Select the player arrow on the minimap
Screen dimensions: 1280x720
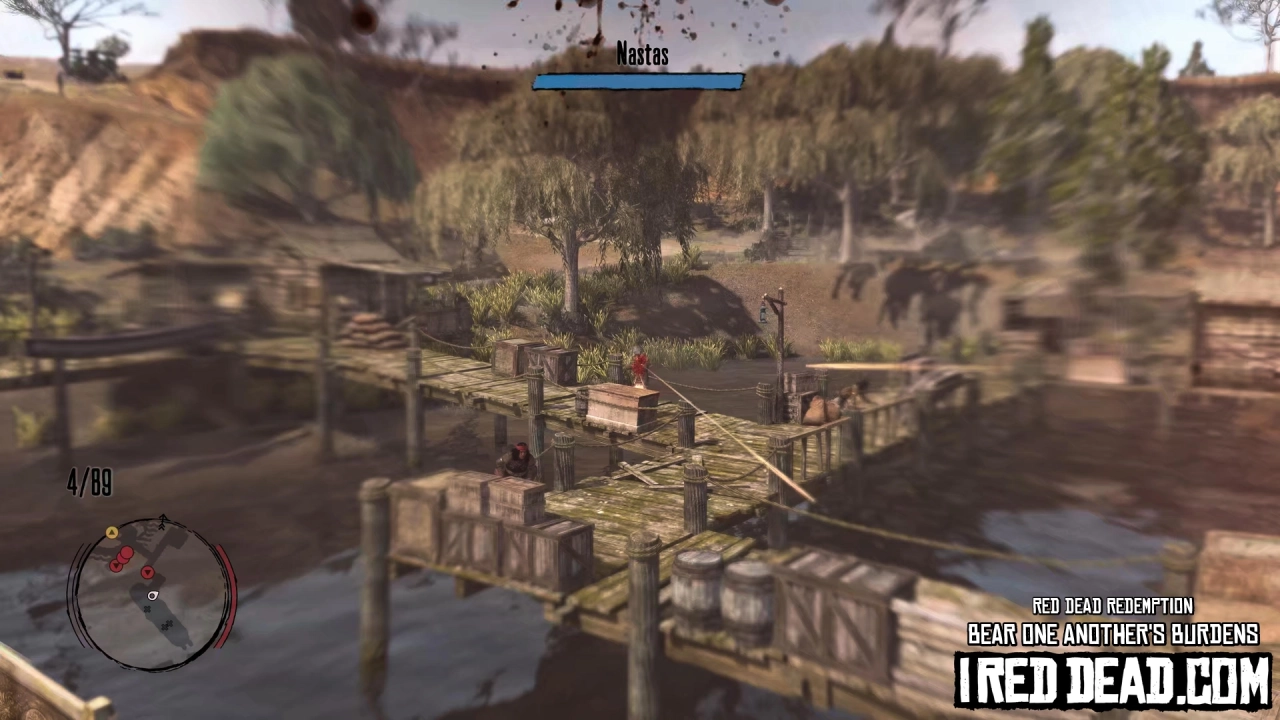(x=151, y=596)
